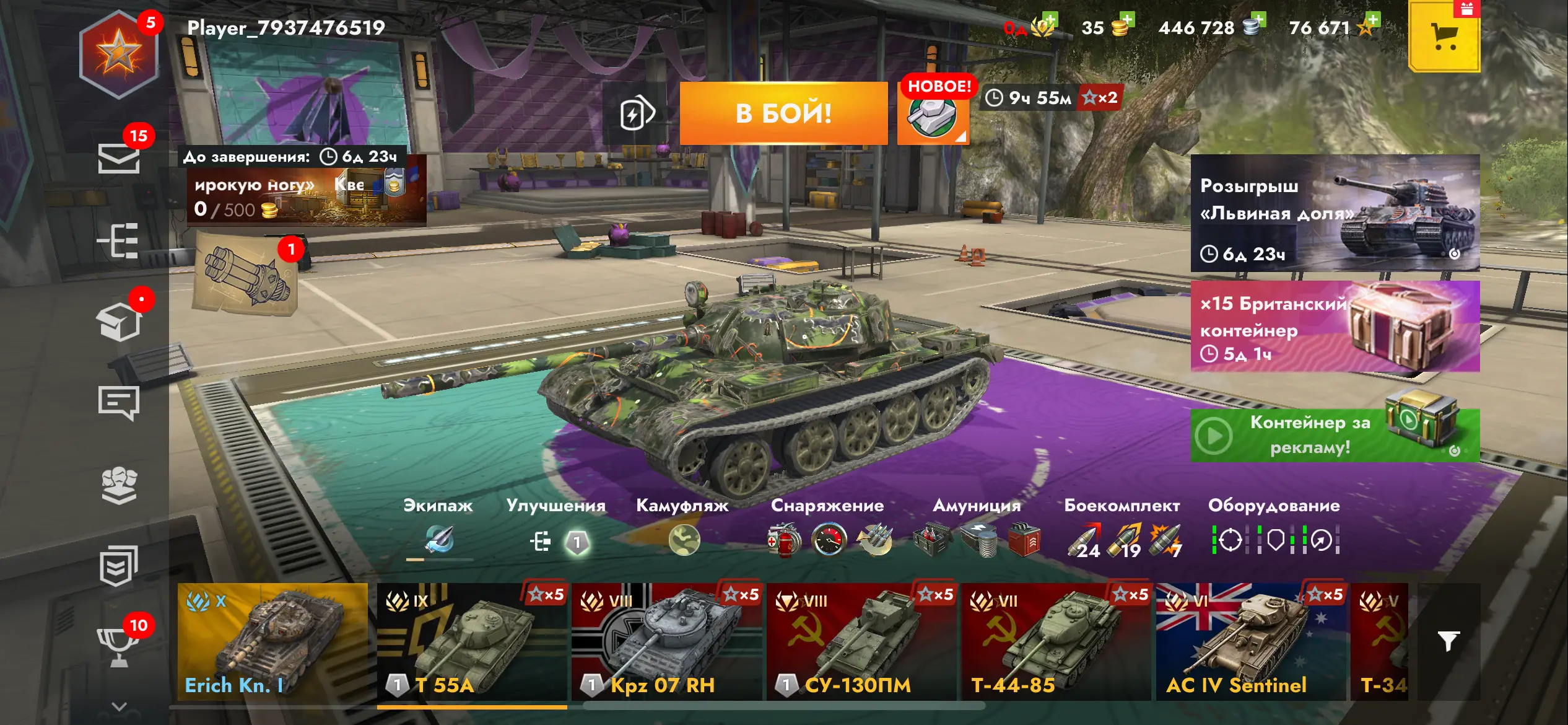Image resolution: width=1568 pixels, height=725 pixels.
Task: Open the mail inbox envelope icon
Action: pos(118,158)
